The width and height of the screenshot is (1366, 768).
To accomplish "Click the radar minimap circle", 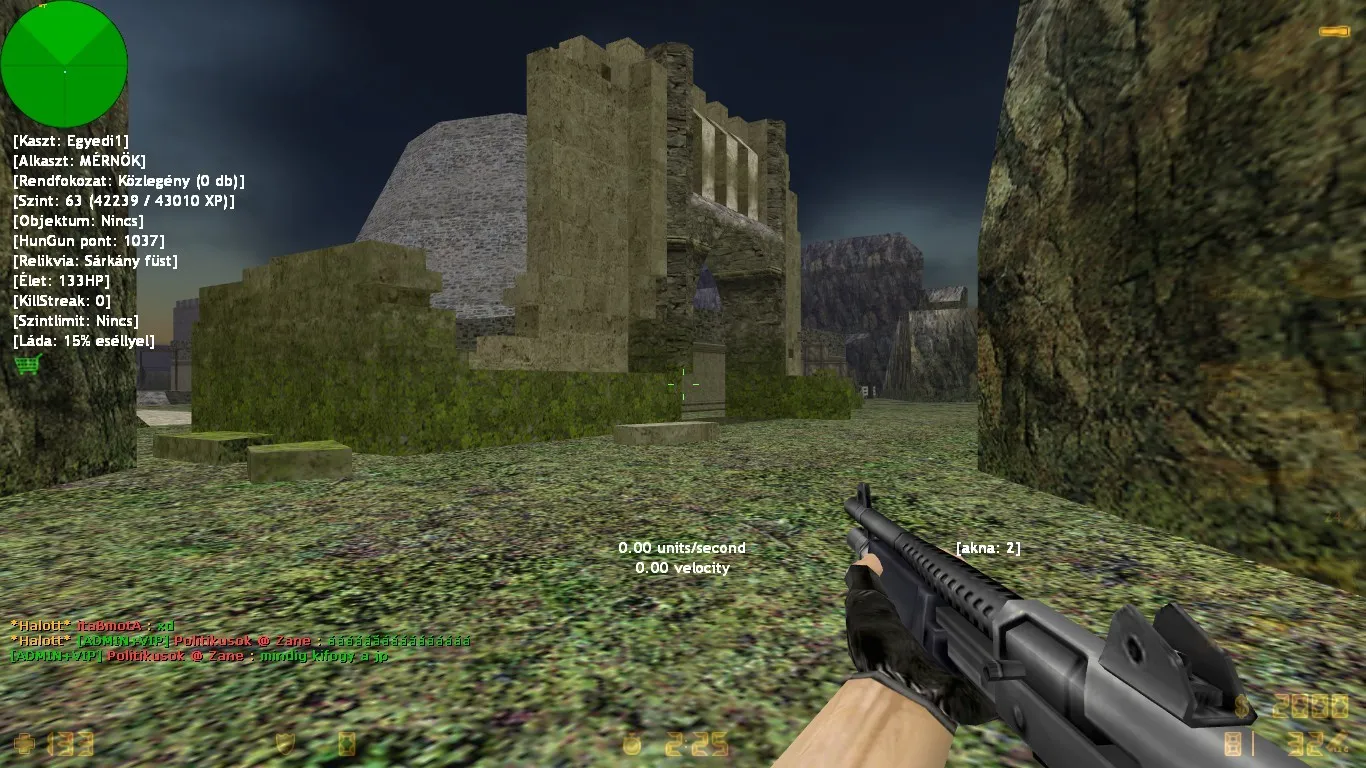I will point(64,63).
